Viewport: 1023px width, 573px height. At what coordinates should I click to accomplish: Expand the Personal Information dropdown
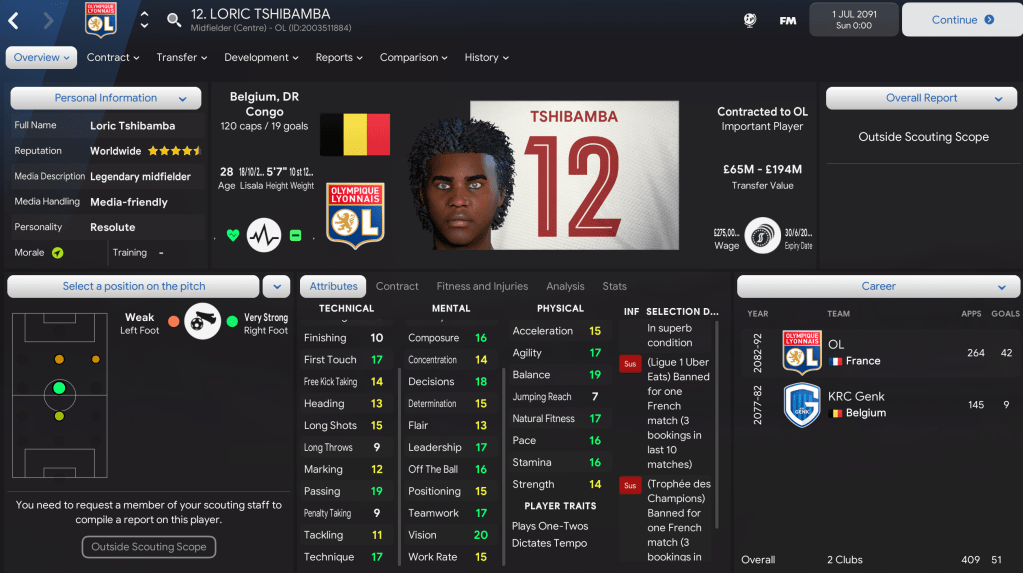click(106, 98)
